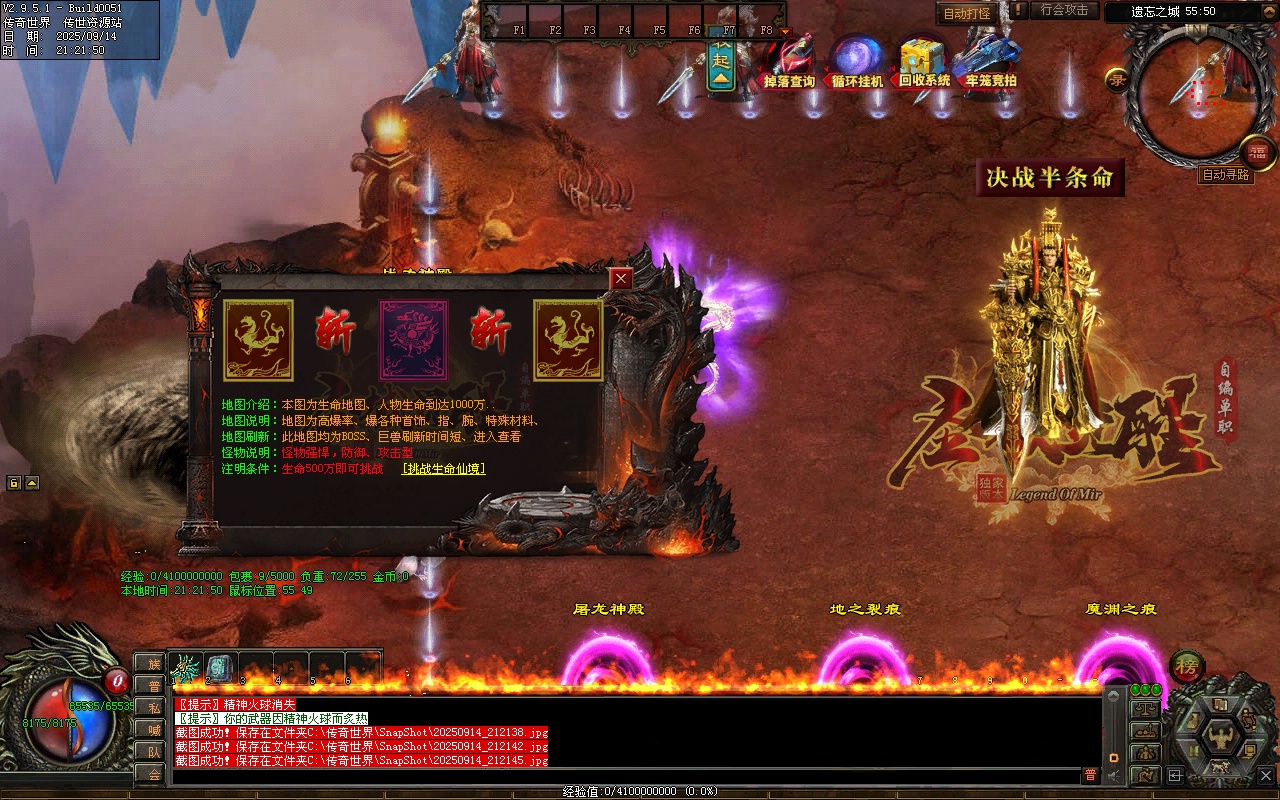Open the 牢笼竞拍 cage auction
This screenshot has width=1280, height=800.
click(990, 64)
